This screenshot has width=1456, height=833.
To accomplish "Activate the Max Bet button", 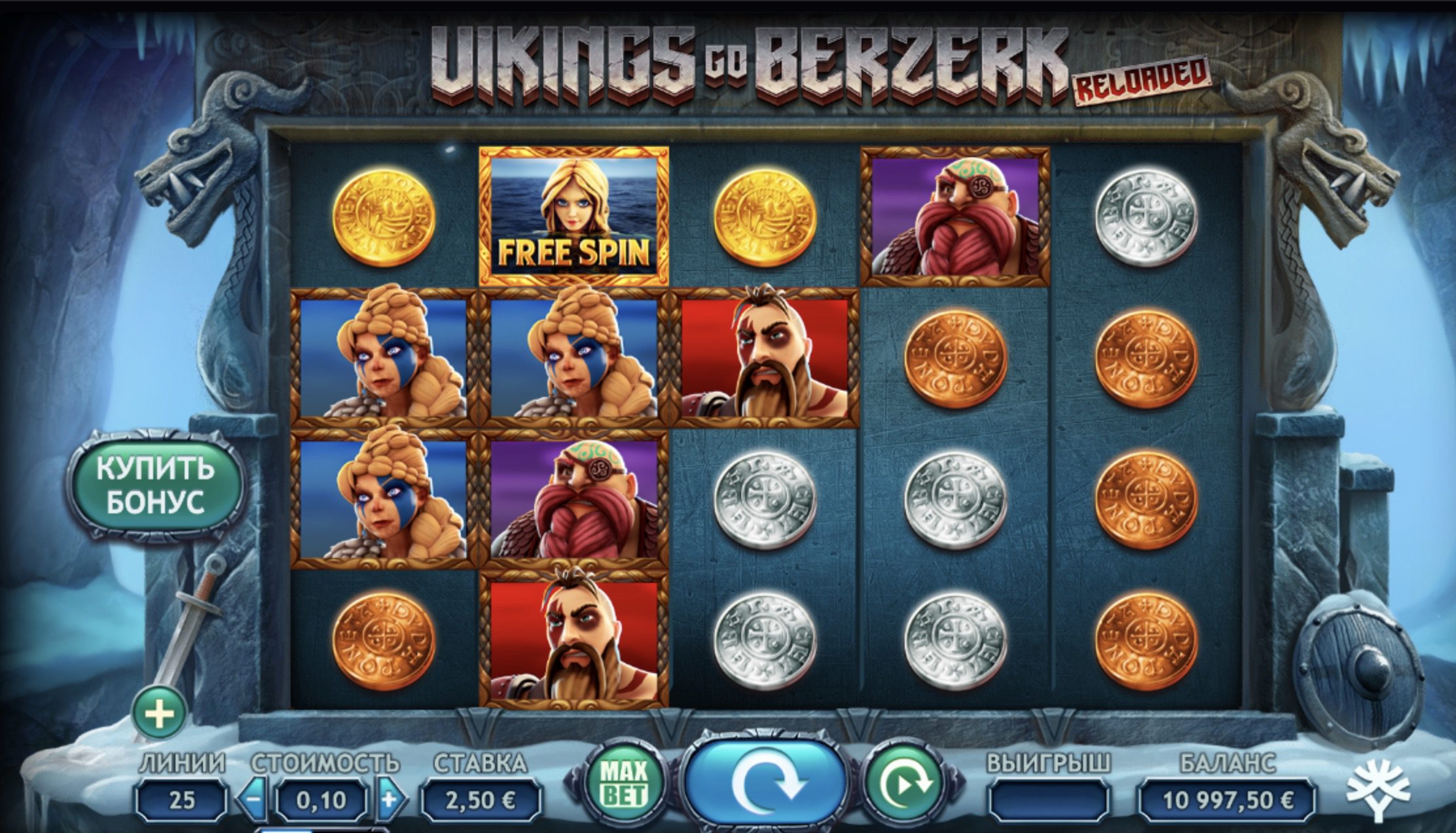I will 625,783.
